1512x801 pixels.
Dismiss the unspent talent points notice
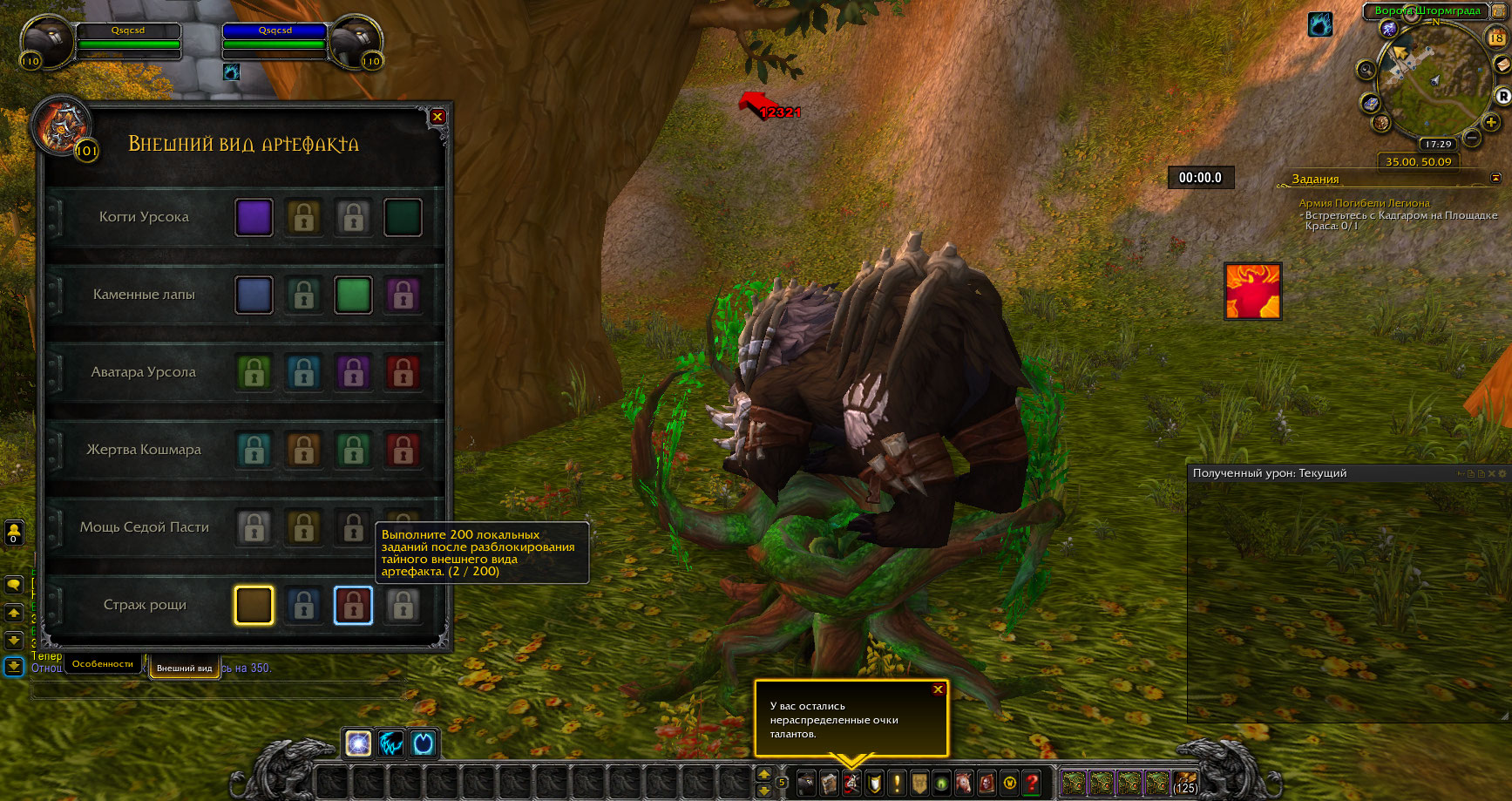tap(938, 689)
